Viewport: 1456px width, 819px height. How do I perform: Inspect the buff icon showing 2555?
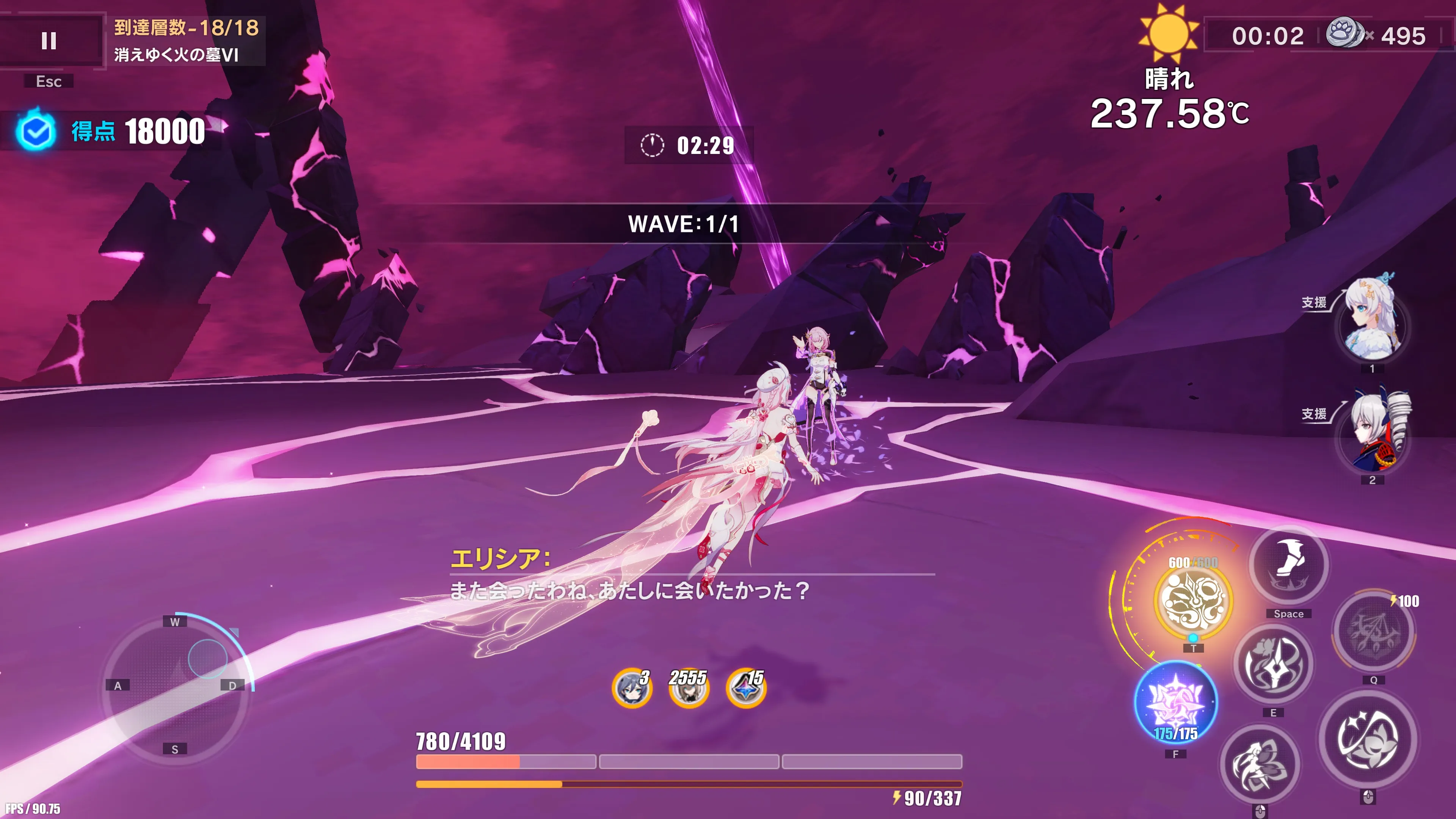pyautogui.click(x=689, y=688)
